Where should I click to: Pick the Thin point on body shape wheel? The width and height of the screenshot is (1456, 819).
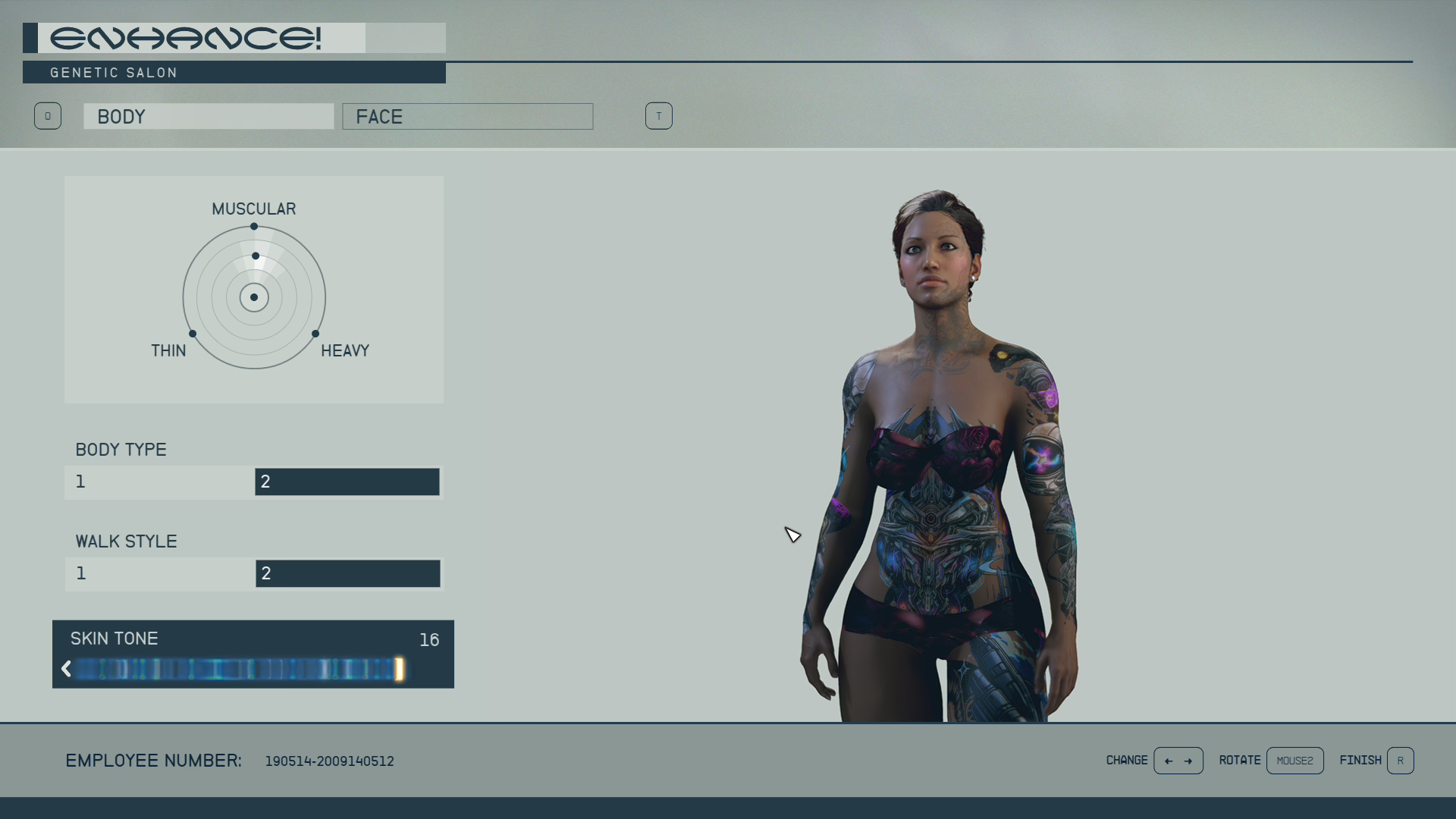(x=193, y=334)
